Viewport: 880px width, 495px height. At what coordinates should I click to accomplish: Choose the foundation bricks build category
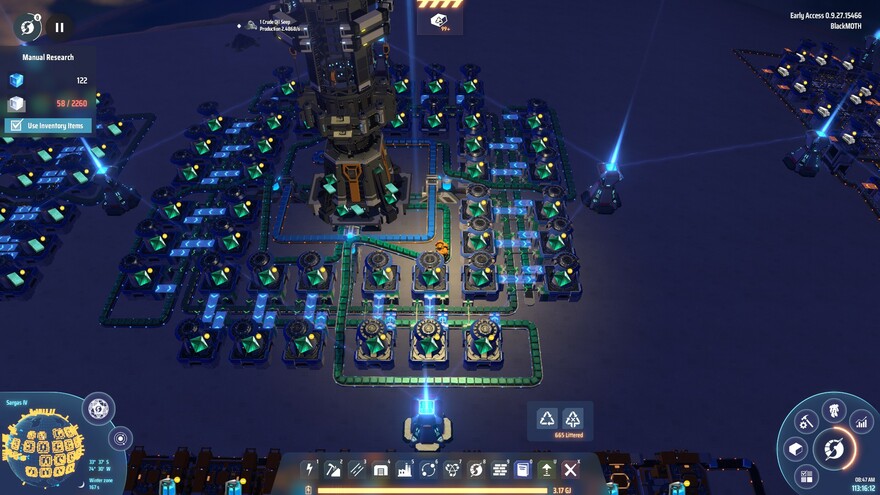click(x=499, y=469)
